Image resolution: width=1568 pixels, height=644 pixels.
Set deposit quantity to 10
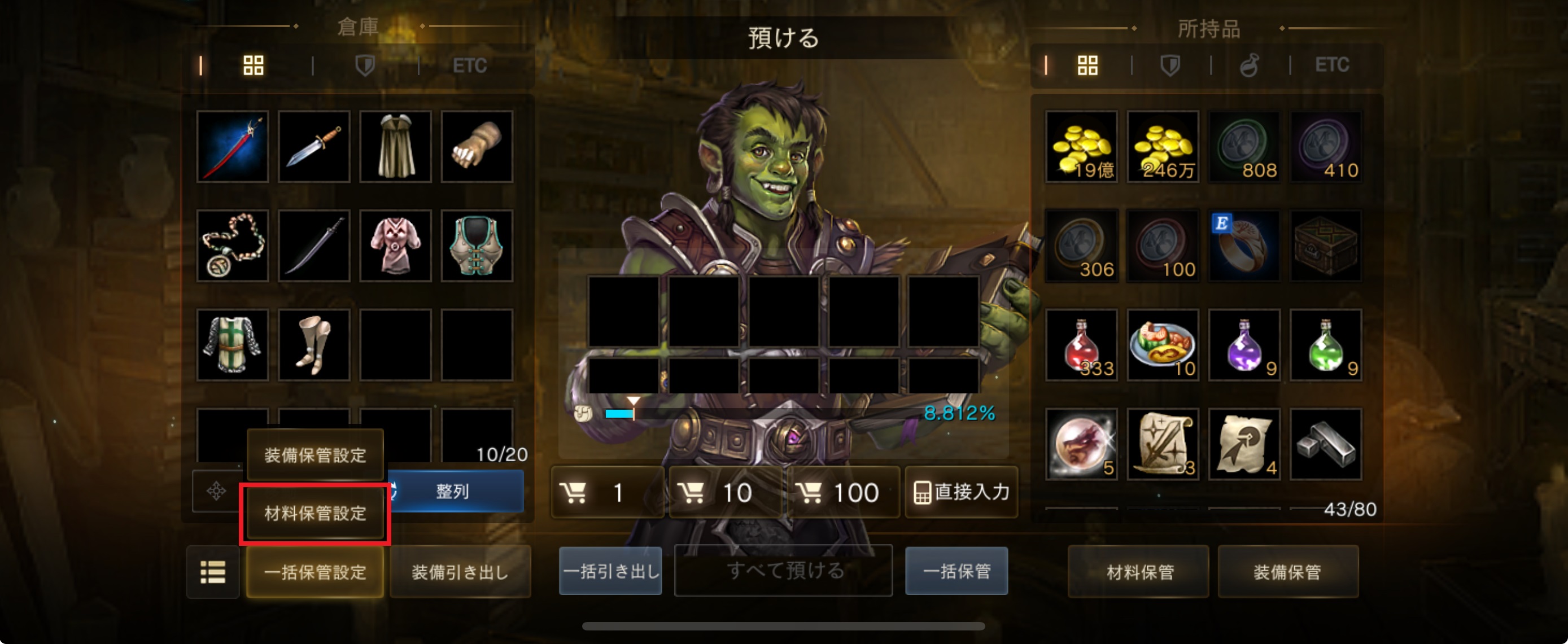tap(724, 492)
